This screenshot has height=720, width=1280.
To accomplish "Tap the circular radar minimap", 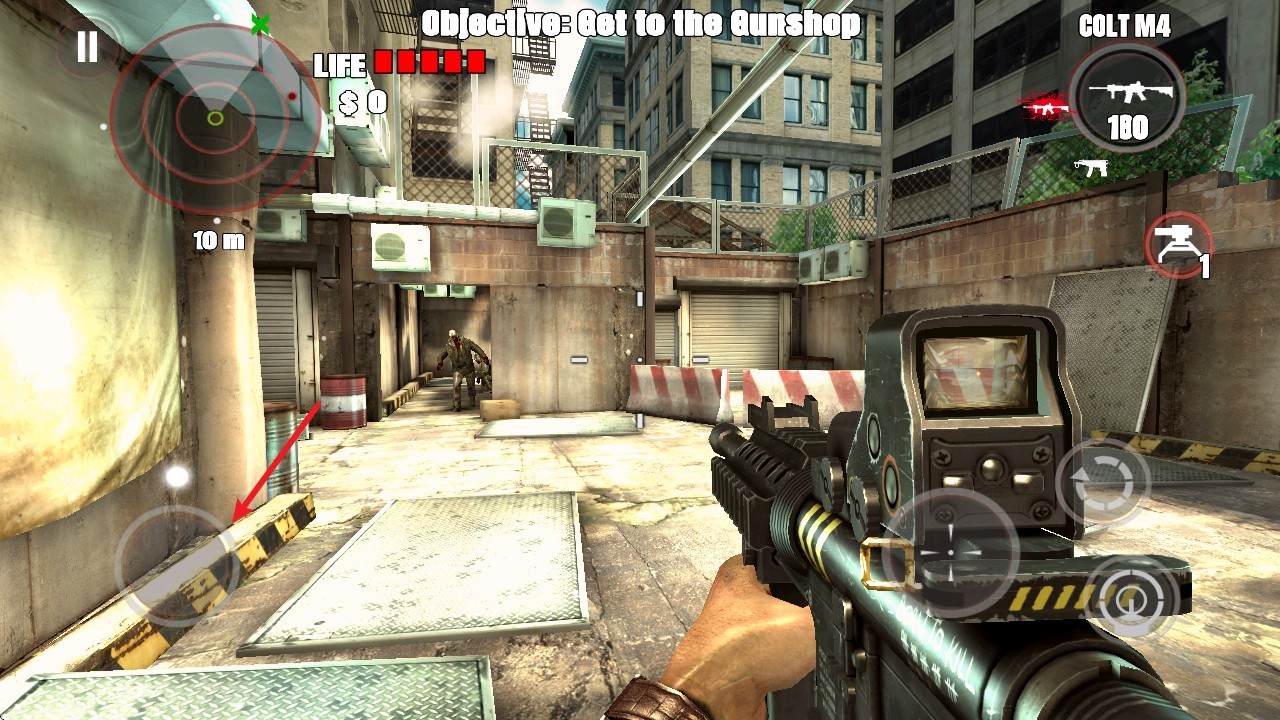I will (215, 118).
